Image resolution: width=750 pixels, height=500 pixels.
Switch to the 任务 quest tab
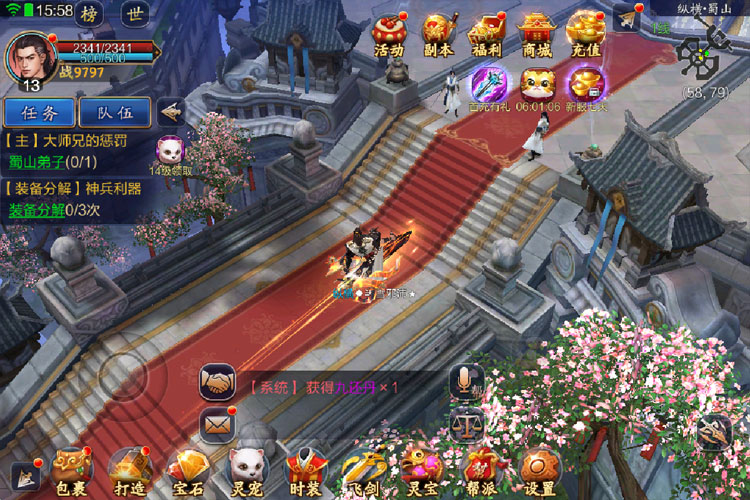(37, 112)
